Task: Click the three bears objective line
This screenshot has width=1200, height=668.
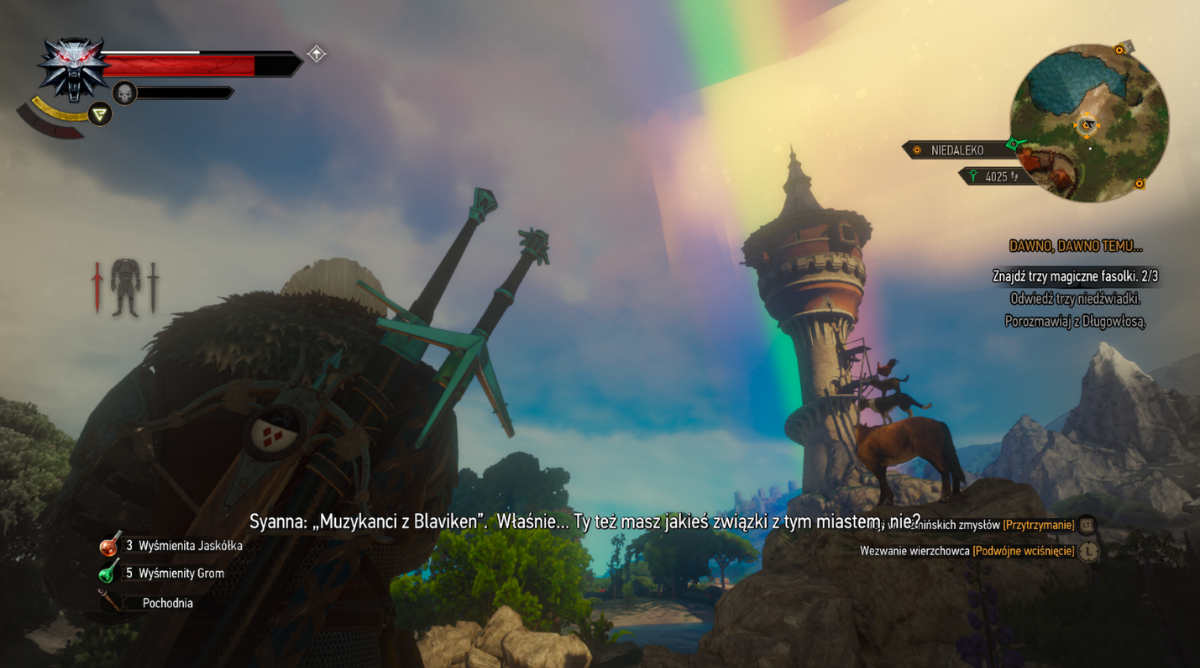Action: [1074, 298]
